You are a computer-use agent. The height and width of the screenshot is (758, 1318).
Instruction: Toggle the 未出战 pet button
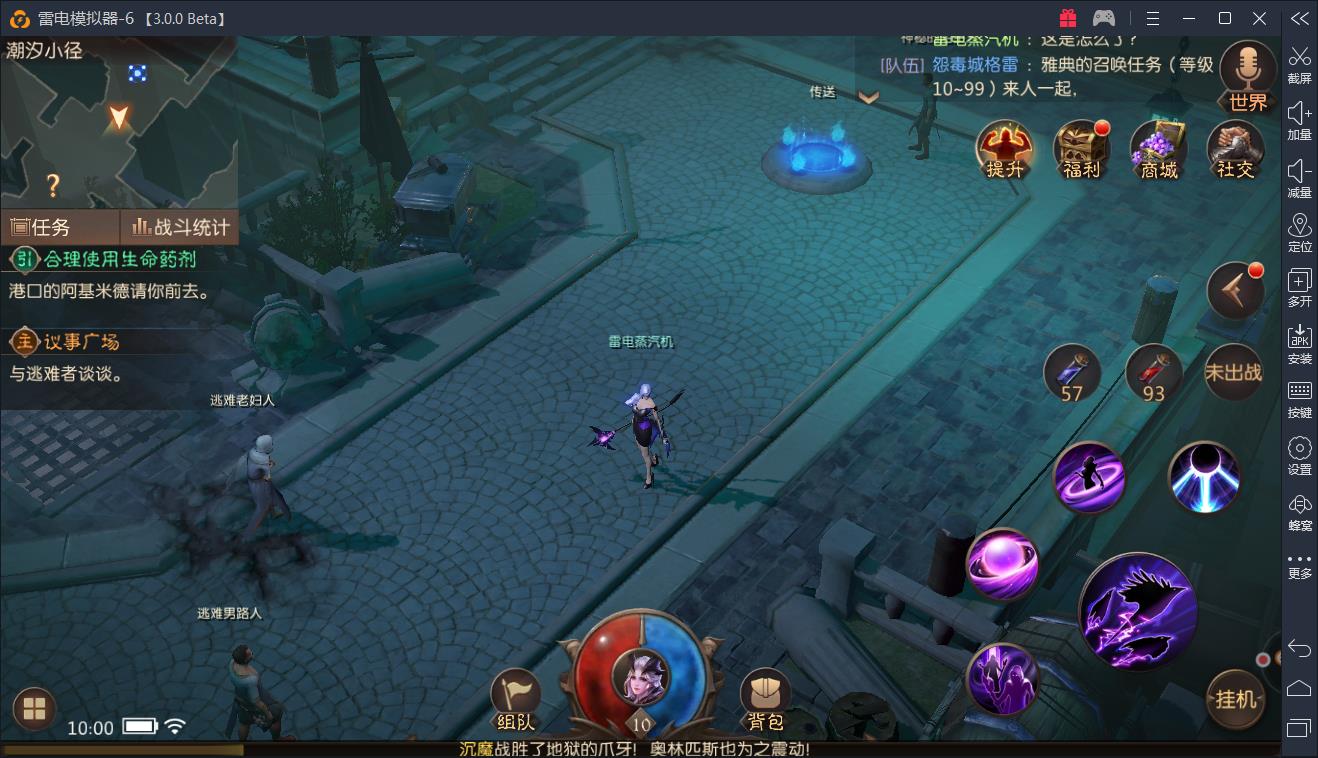[x=1233, y=372]
